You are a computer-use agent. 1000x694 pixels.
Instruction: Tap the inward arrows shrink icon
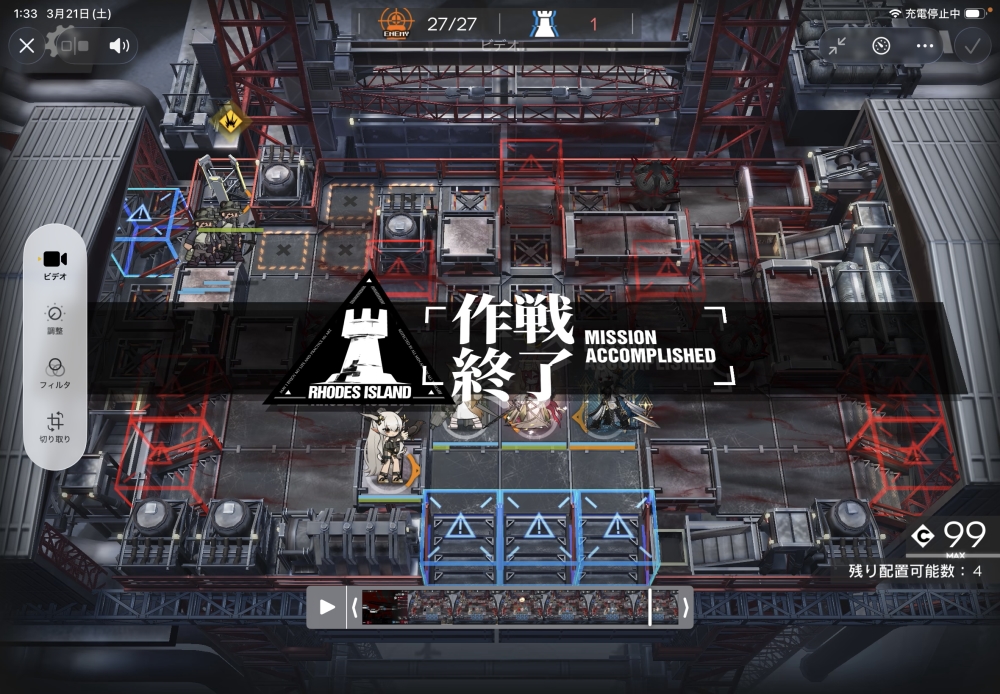point(837,45)
